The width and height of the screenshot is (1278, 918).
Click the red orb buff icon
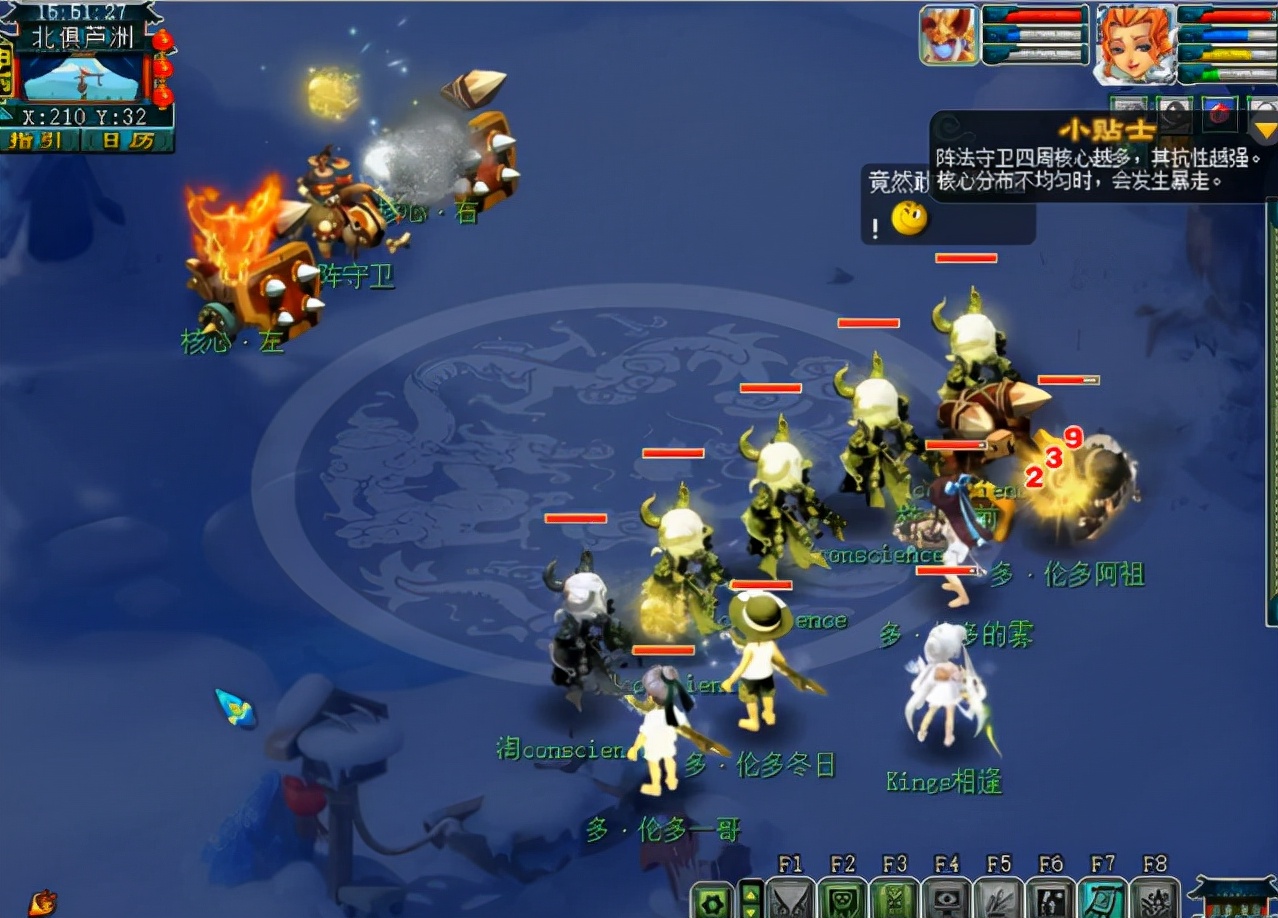coord(1219,111)
